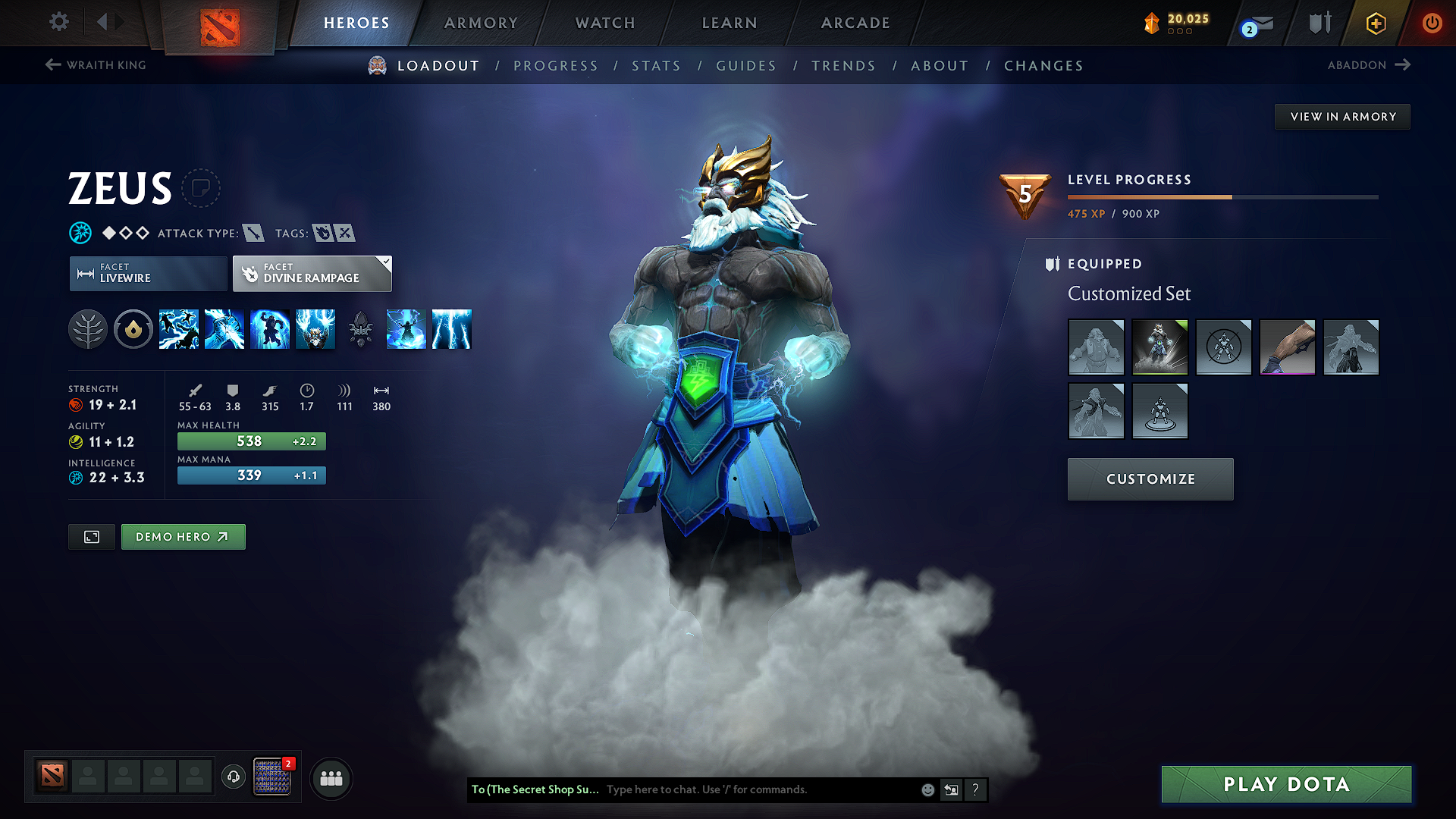Go to the Learn tab
Viewport: 1456px width, 819px height.
tap(730, 23)
